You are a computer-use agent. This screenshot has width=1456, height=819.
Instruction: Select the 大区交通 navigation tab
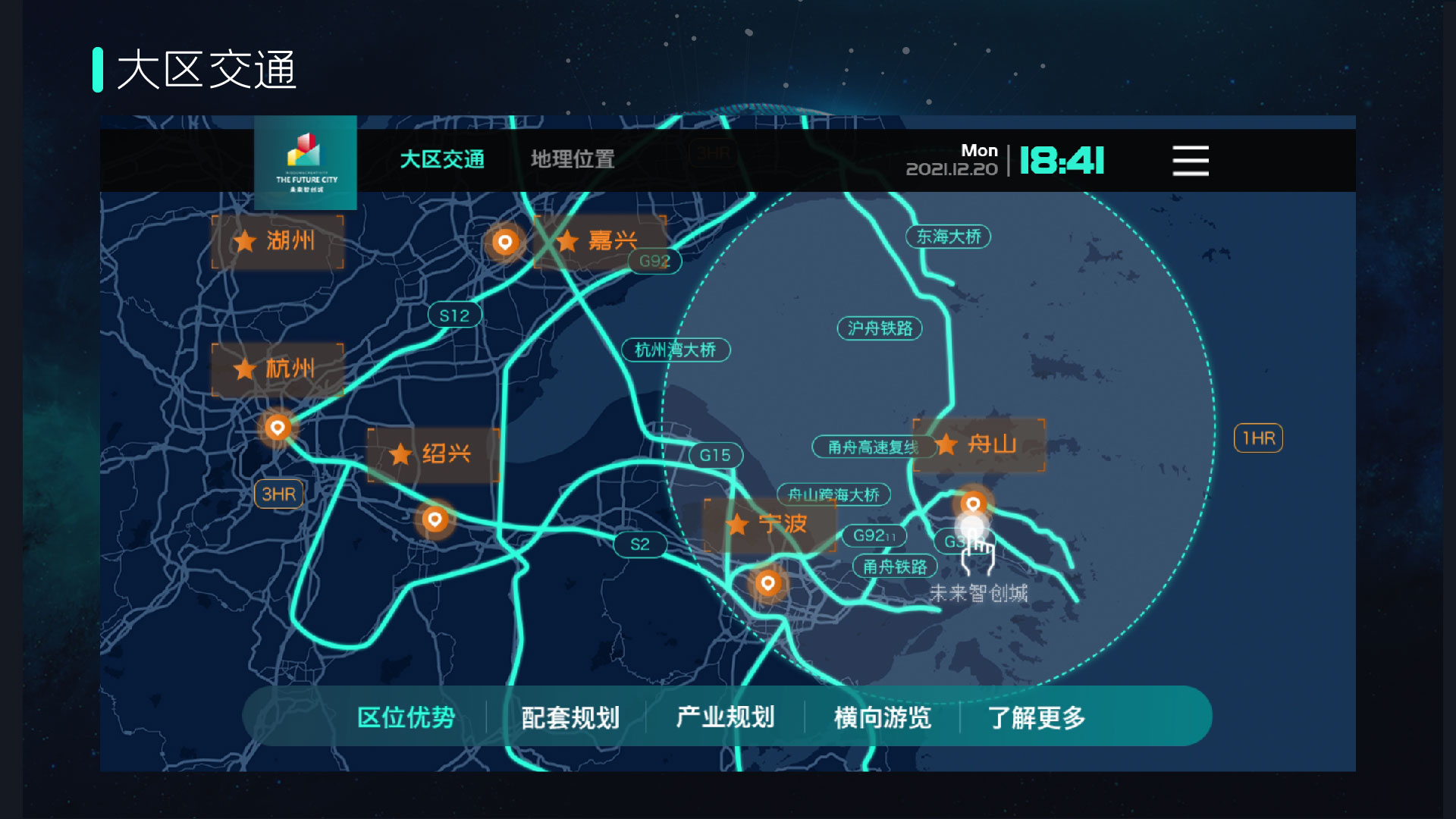click(442, 160)
